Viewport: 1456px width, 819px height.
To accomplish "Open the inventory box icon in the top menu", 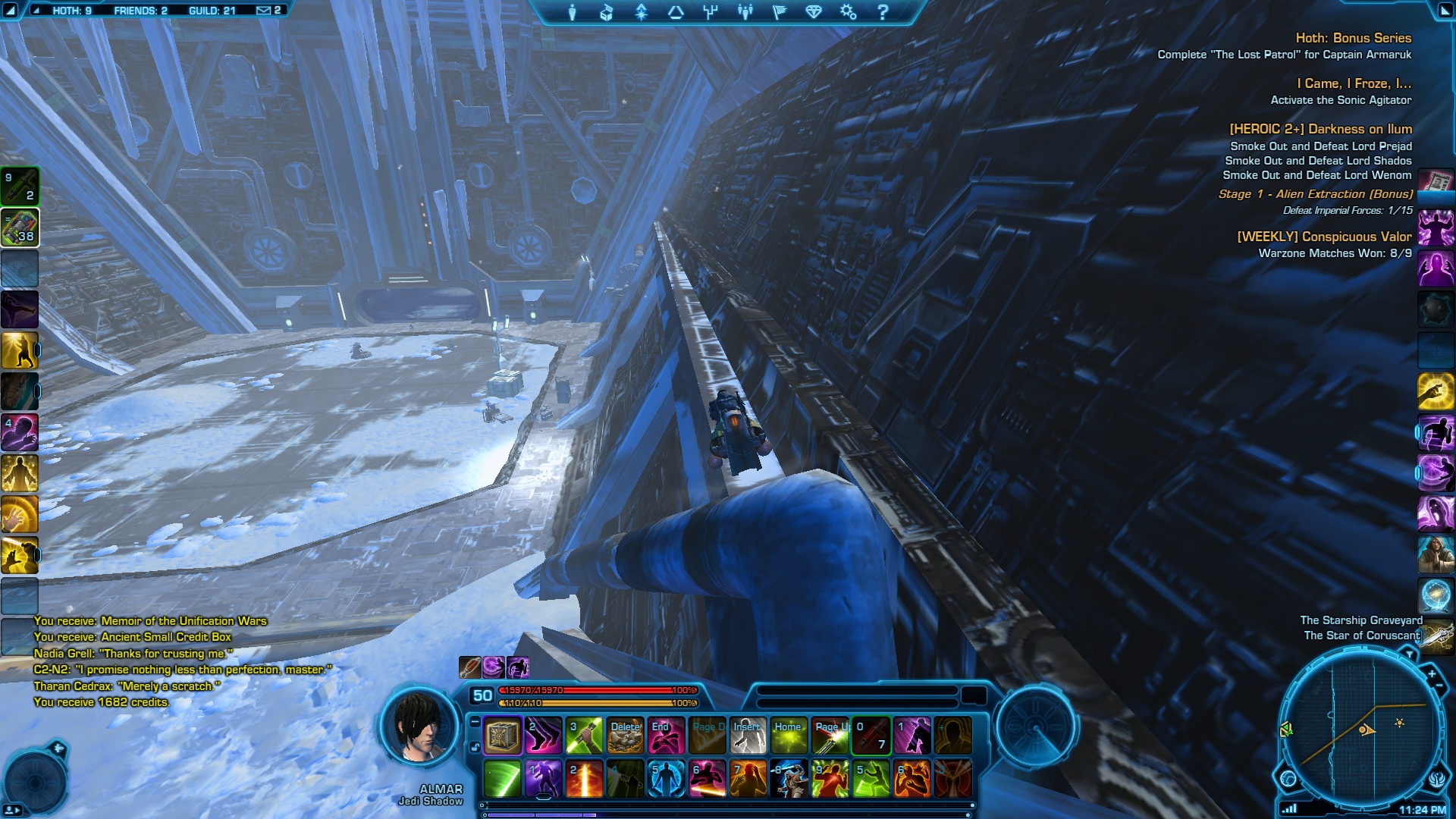I will [x=607, y=12].
